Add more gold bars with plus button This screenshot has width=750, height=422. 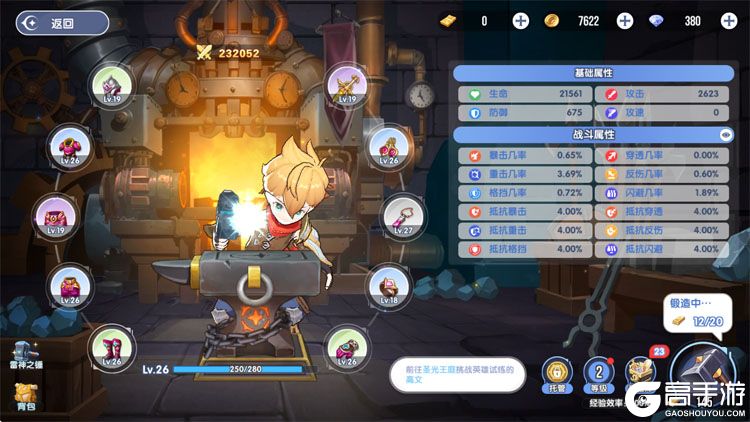point(521,21)
